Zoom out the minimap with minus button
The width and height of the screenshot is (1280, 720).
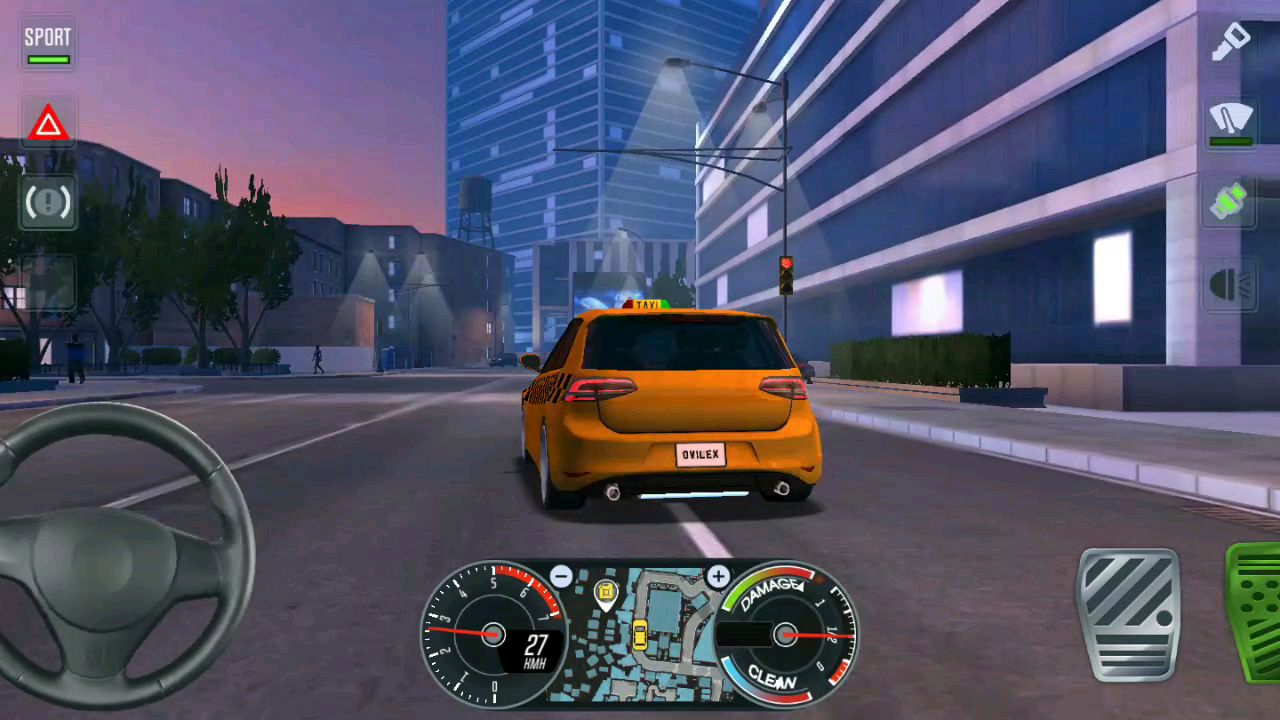point(561,577)
